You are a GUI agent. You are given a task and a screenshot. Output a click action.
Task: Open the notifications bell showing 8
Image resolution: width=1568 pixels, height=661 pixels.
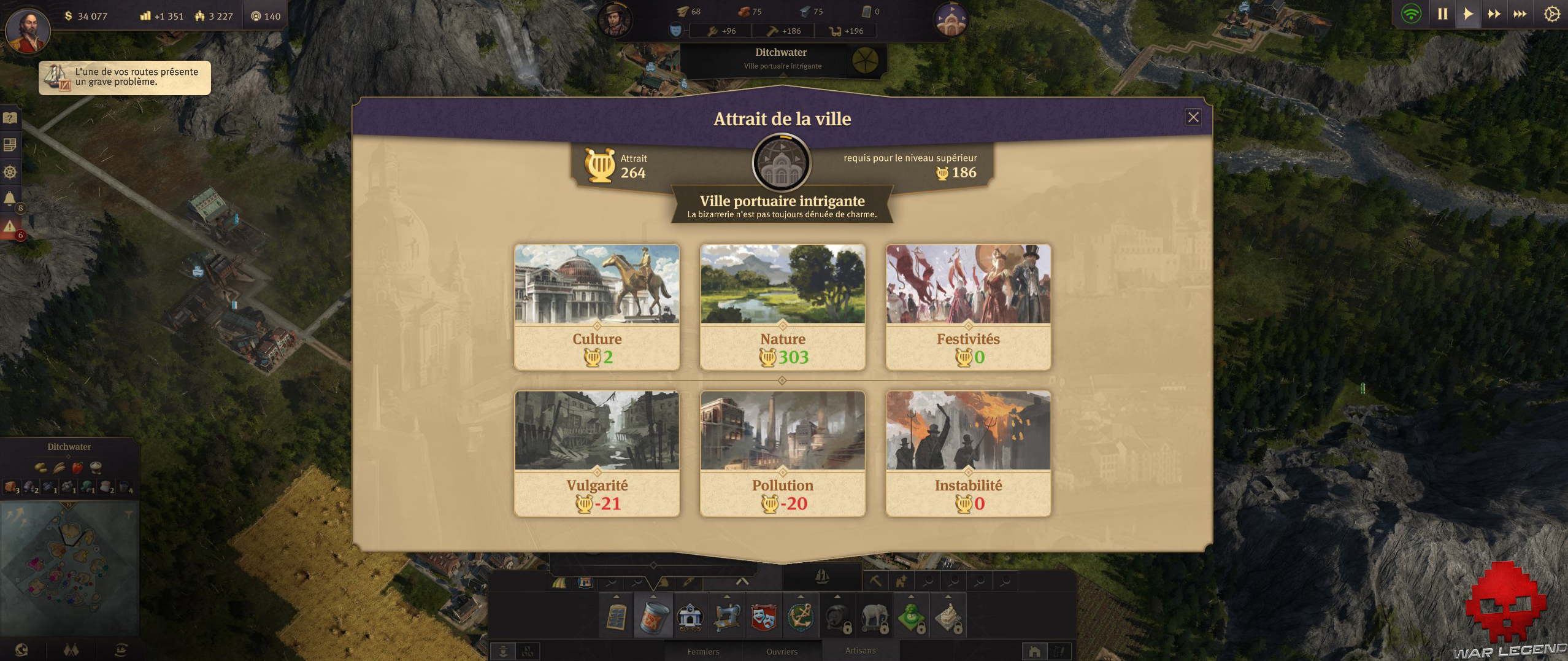coord(9,198)
